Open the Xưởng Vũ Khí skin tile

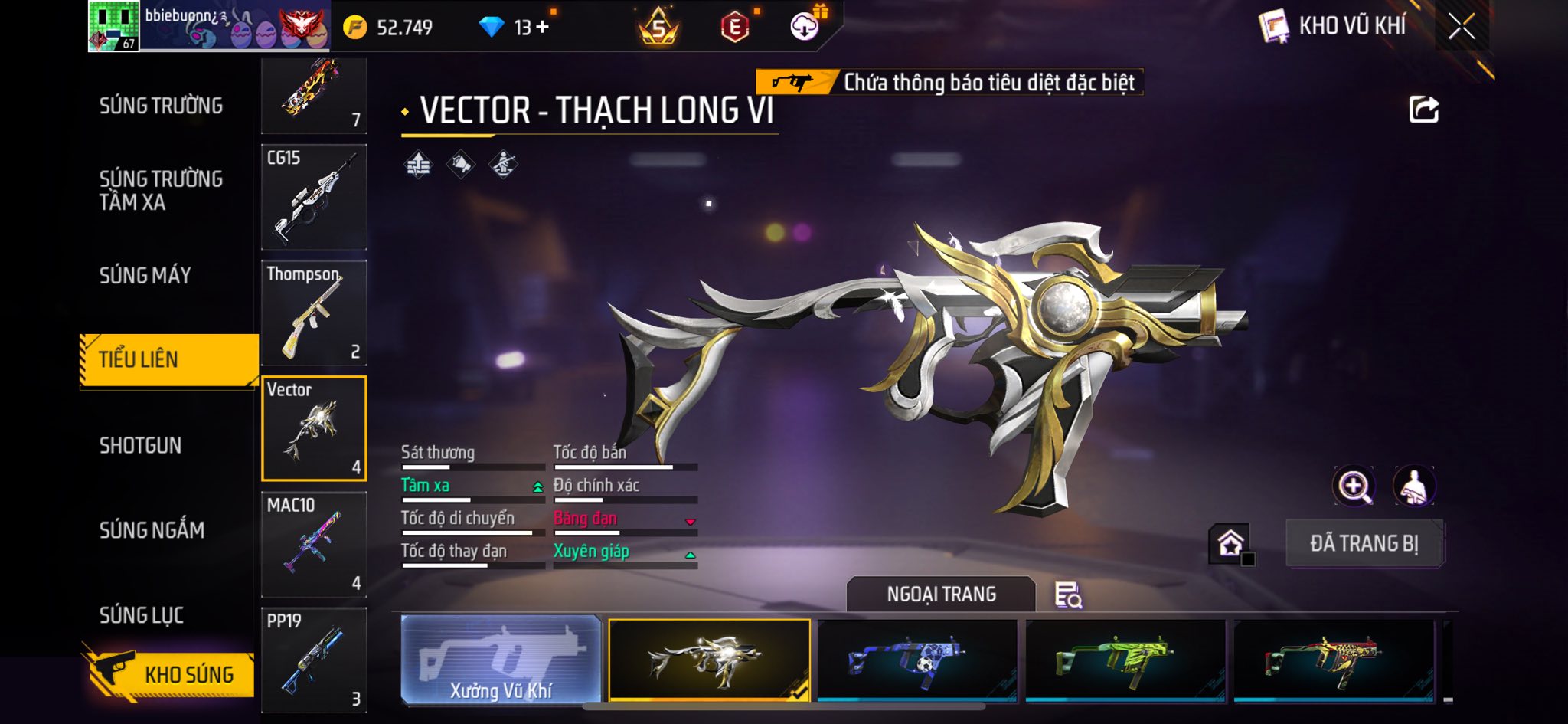coord(501,660)
